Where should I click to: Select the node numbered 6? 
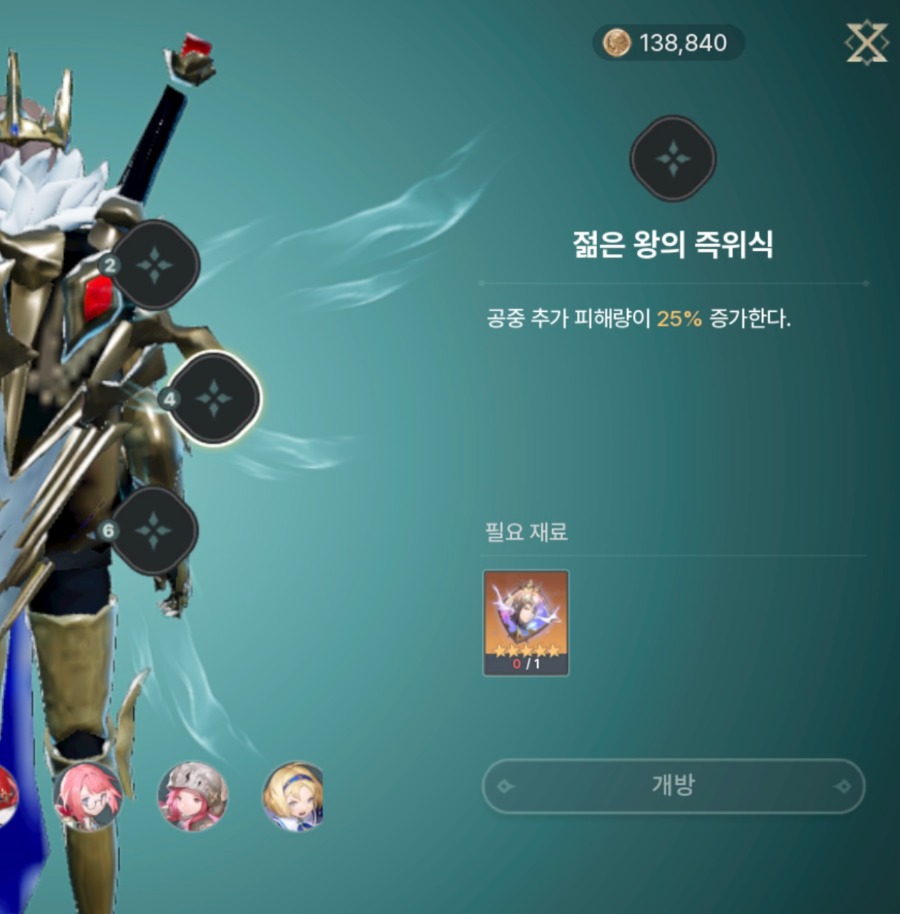click(x=153, y=530)
